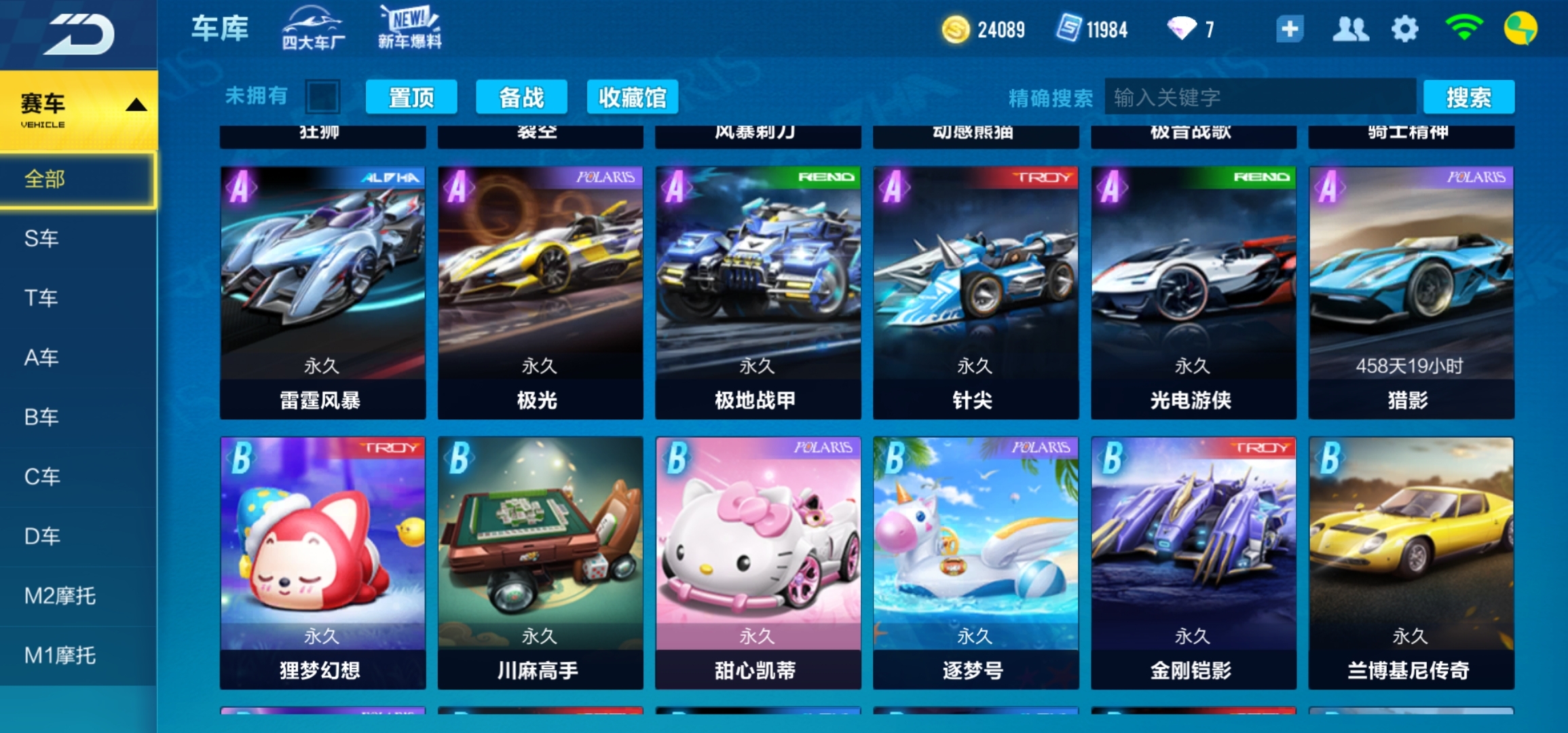Screen dimensions: 1568x733
Task: Click the 搜索 search button
Action: point(1468,97)
